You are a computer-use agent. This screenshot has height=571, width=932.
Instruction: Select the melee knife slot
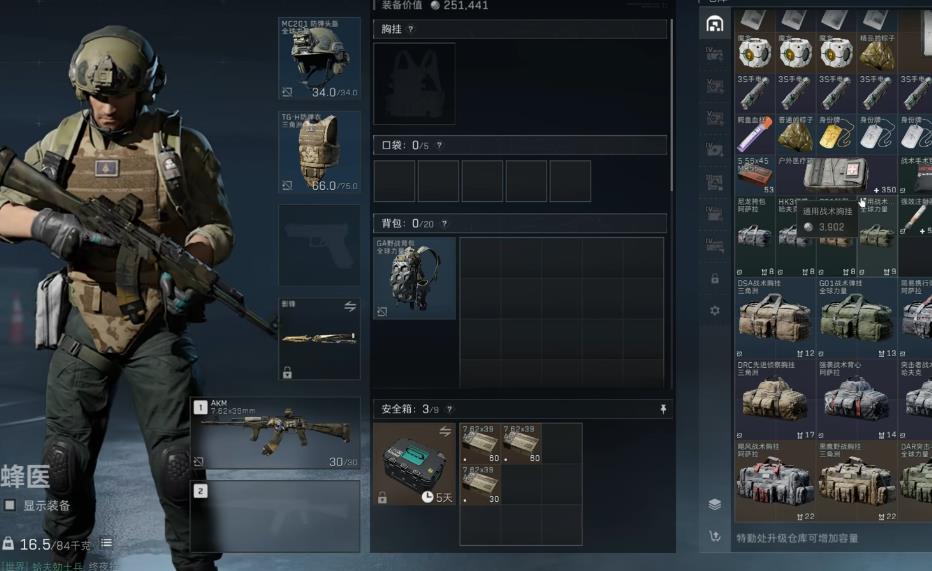[319, 339]
